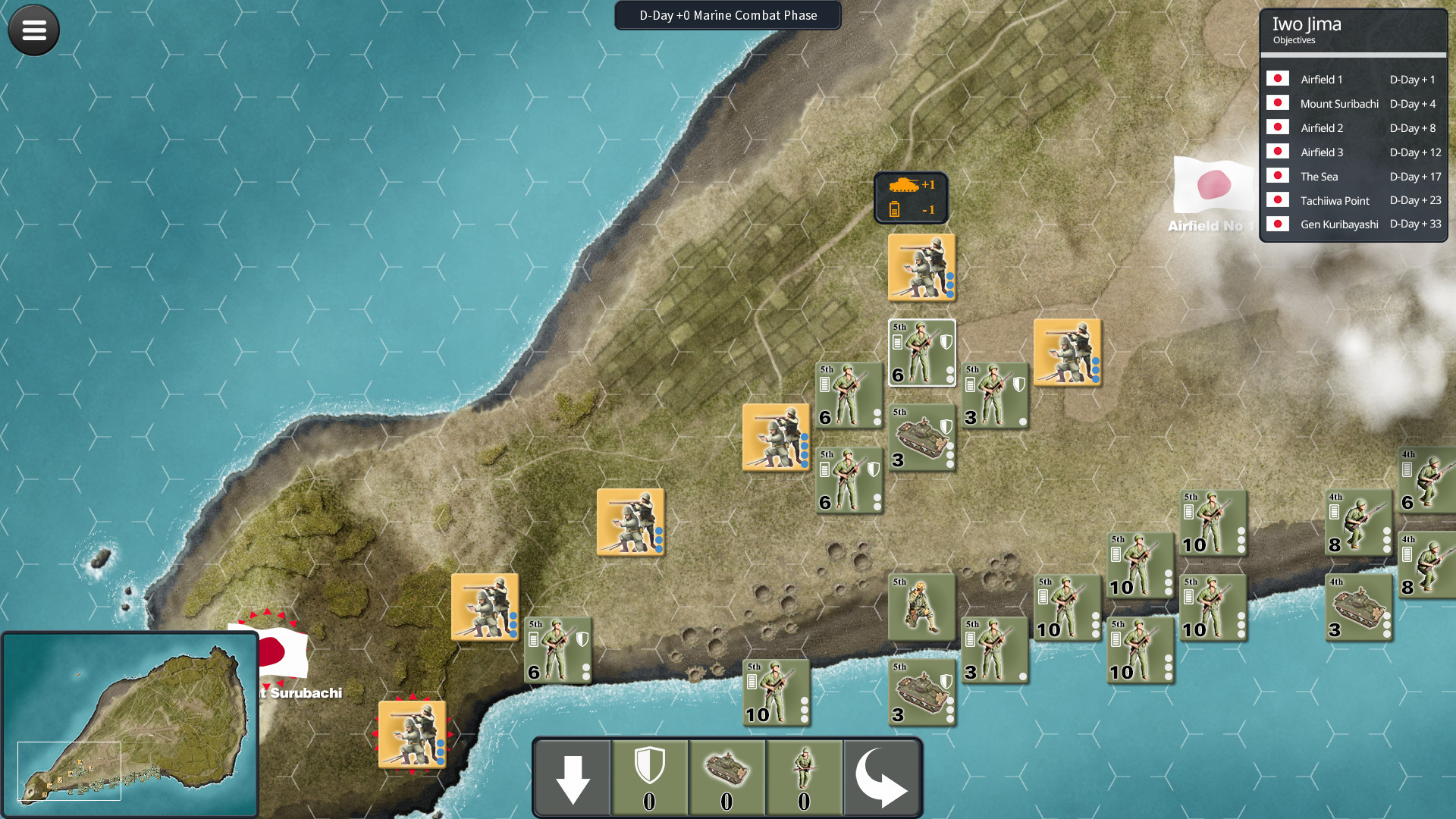The image size is (1456, 819).
Task: Click the supply -1 battery indicator
Action: pos(907,209)
